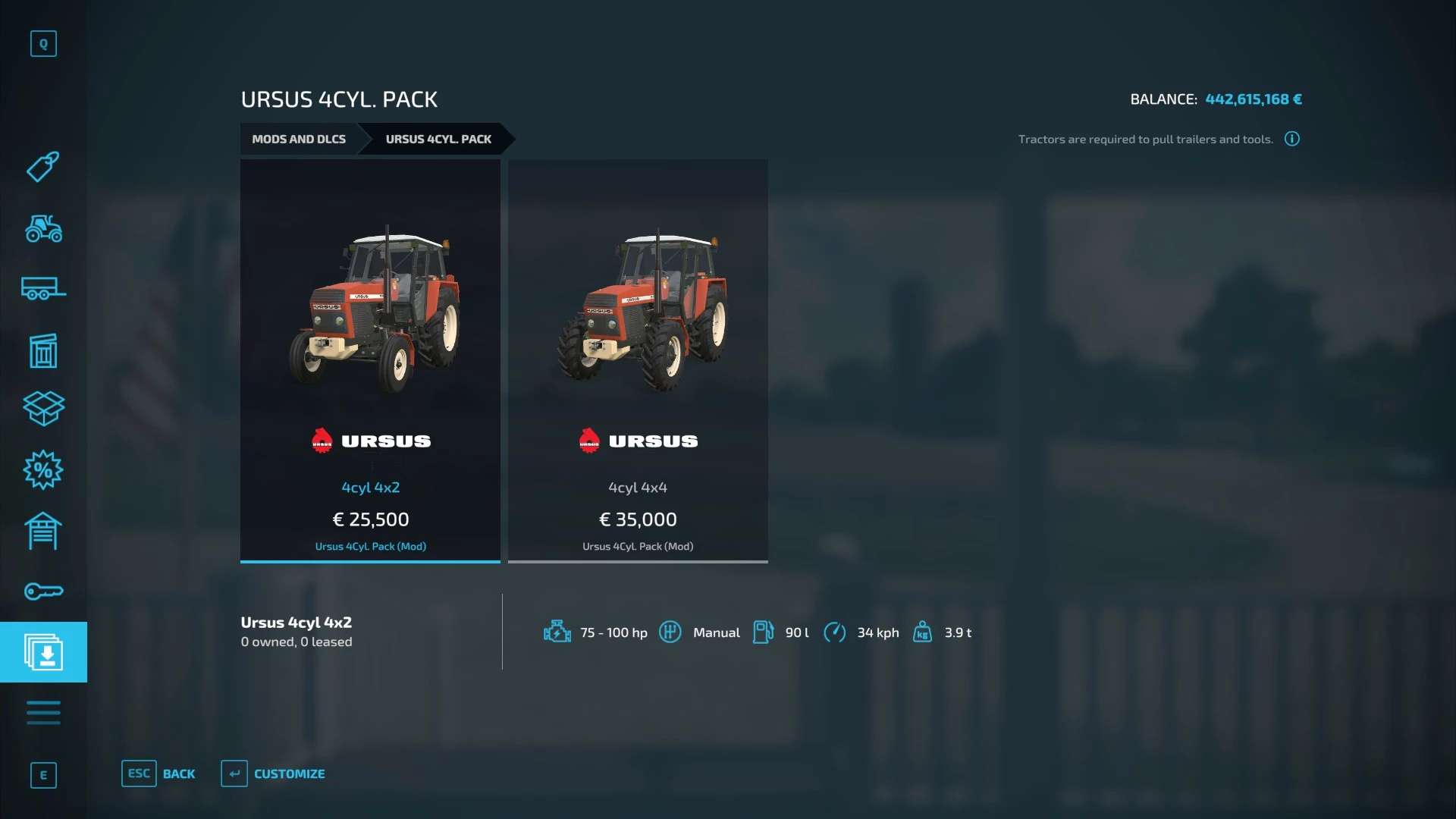Open the percent sales category

pos(43,470)
